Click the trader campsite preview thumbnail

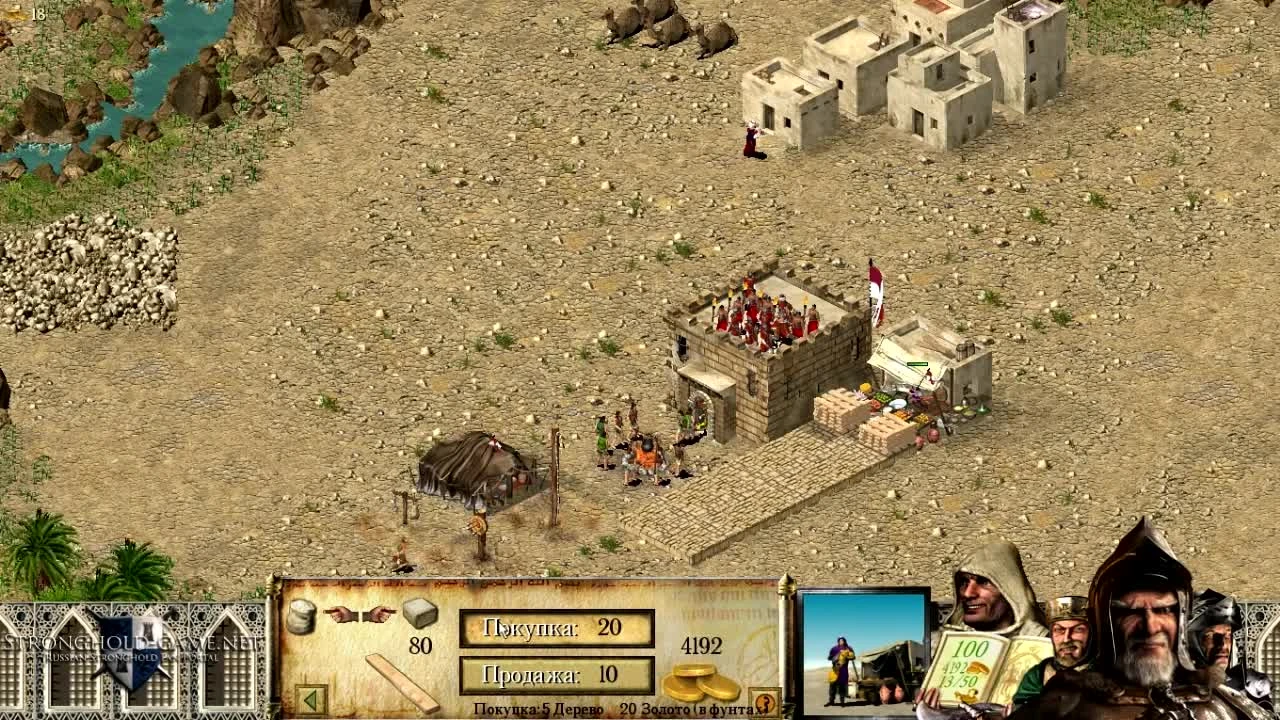click(x=866, y=650)
